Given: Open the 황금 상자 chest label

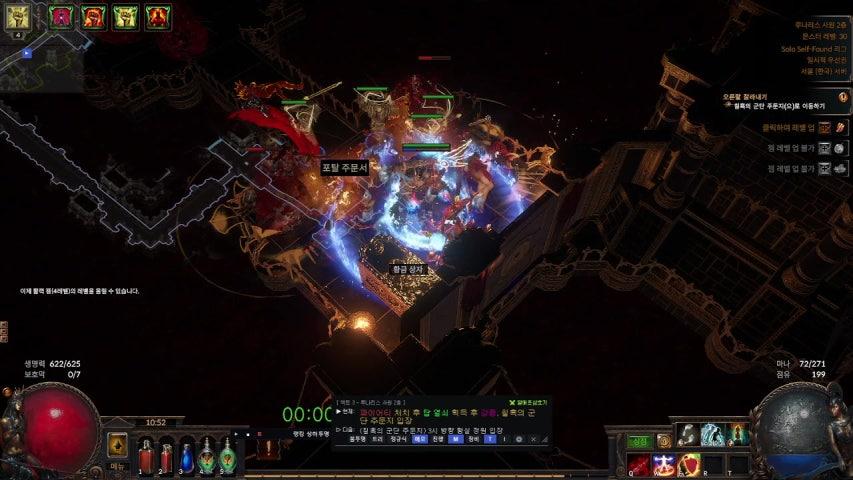Looking at the screenshot, I should click(407, 269).
